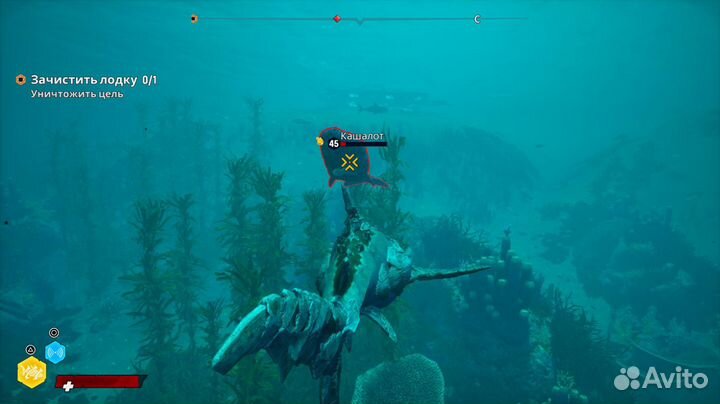Click the yellow lock-on reticle on Кашалот
720x404 pixels.
349,162
